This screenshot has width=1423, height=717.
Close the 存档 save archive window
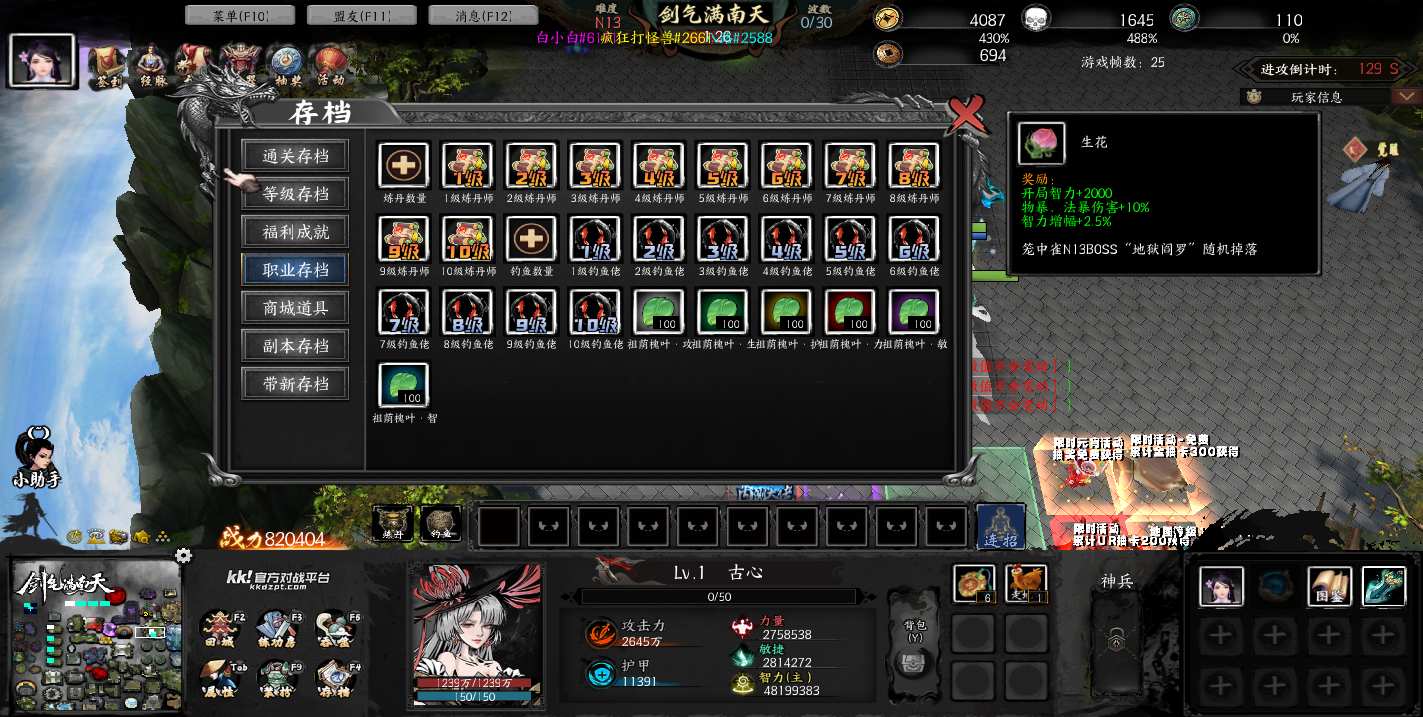(966, 114)
